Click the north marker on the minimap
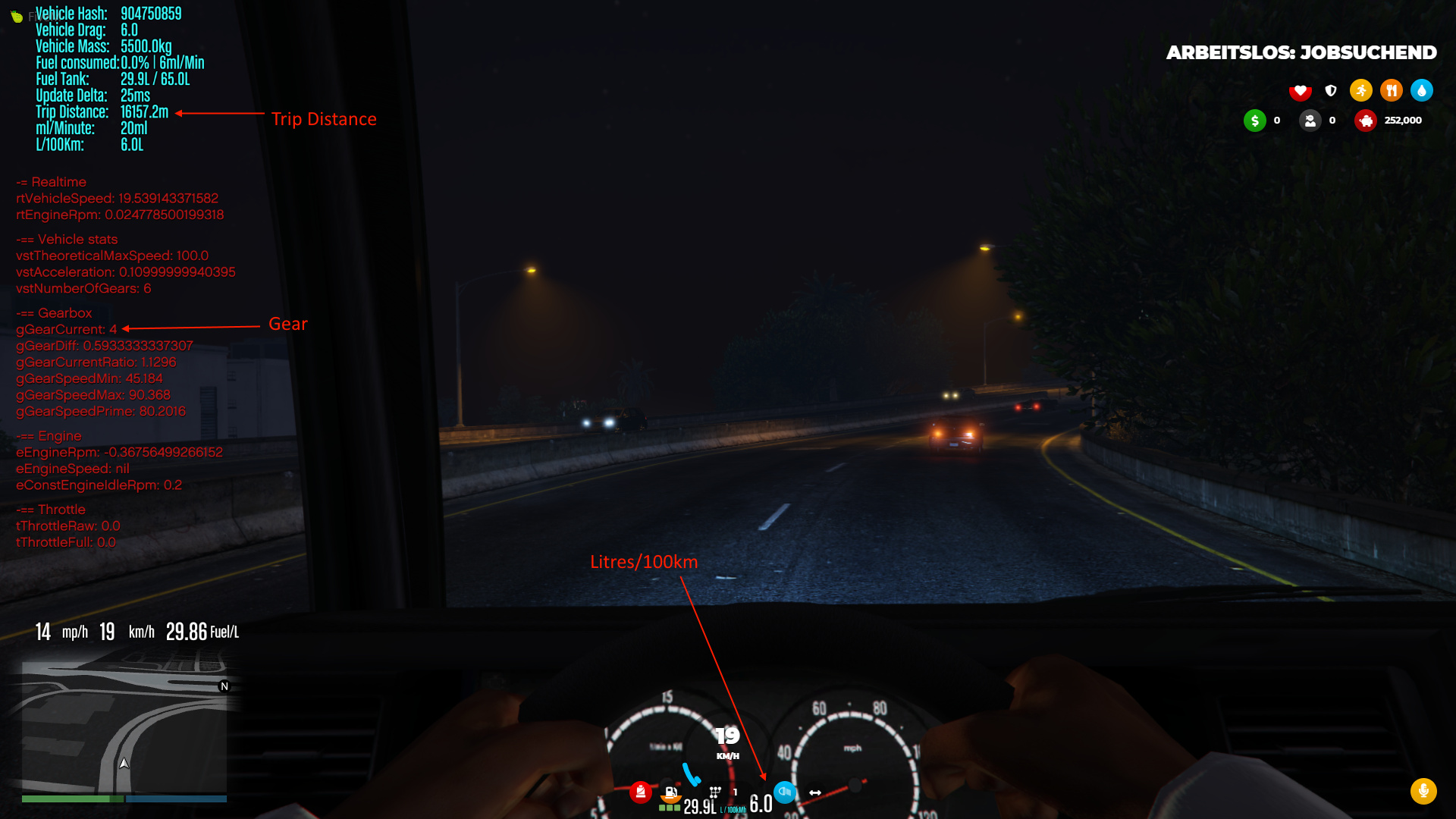Viewport: 1456px width, 819px height. [x=223, y=686]
